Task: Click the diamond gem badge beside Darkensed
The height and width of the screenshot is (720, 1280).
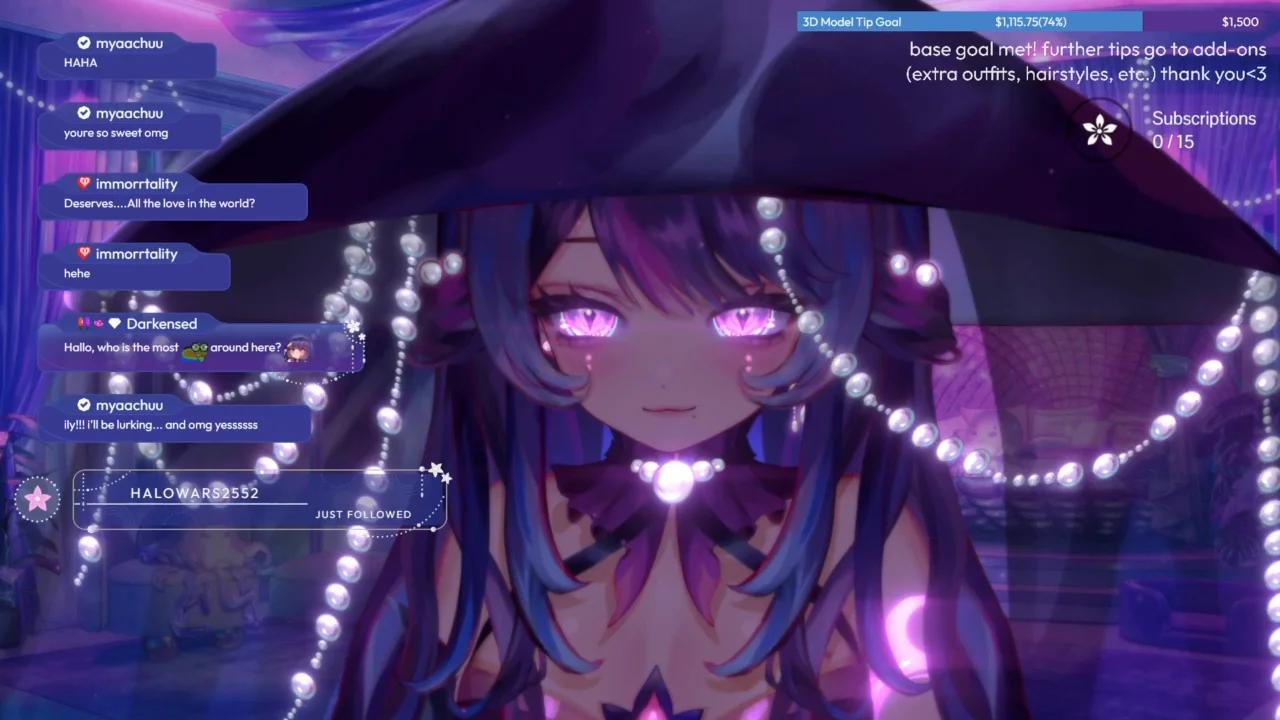Action: [116, 323]
